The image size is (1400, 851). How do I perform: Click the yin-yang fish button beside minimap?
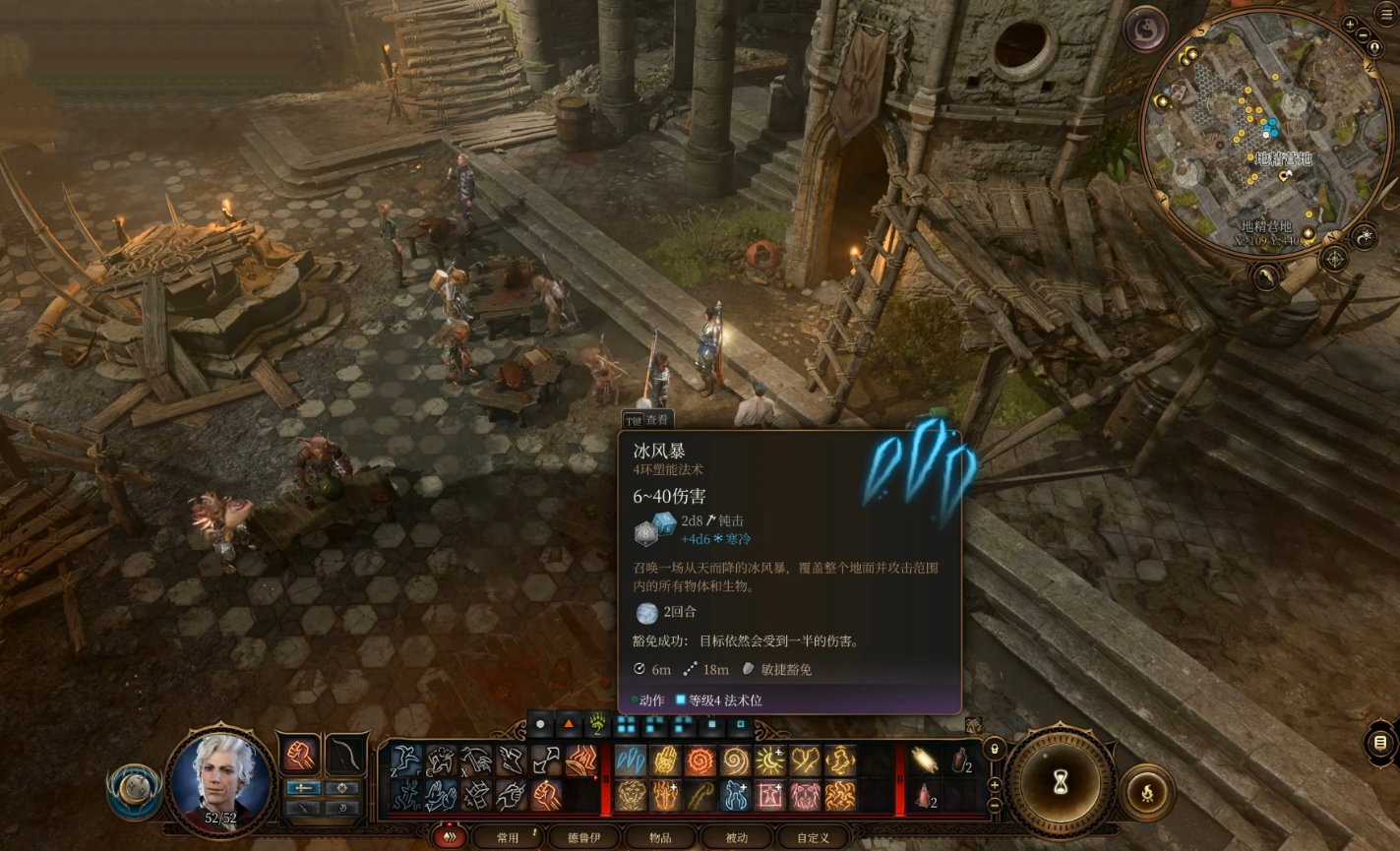pos(1145,28)
